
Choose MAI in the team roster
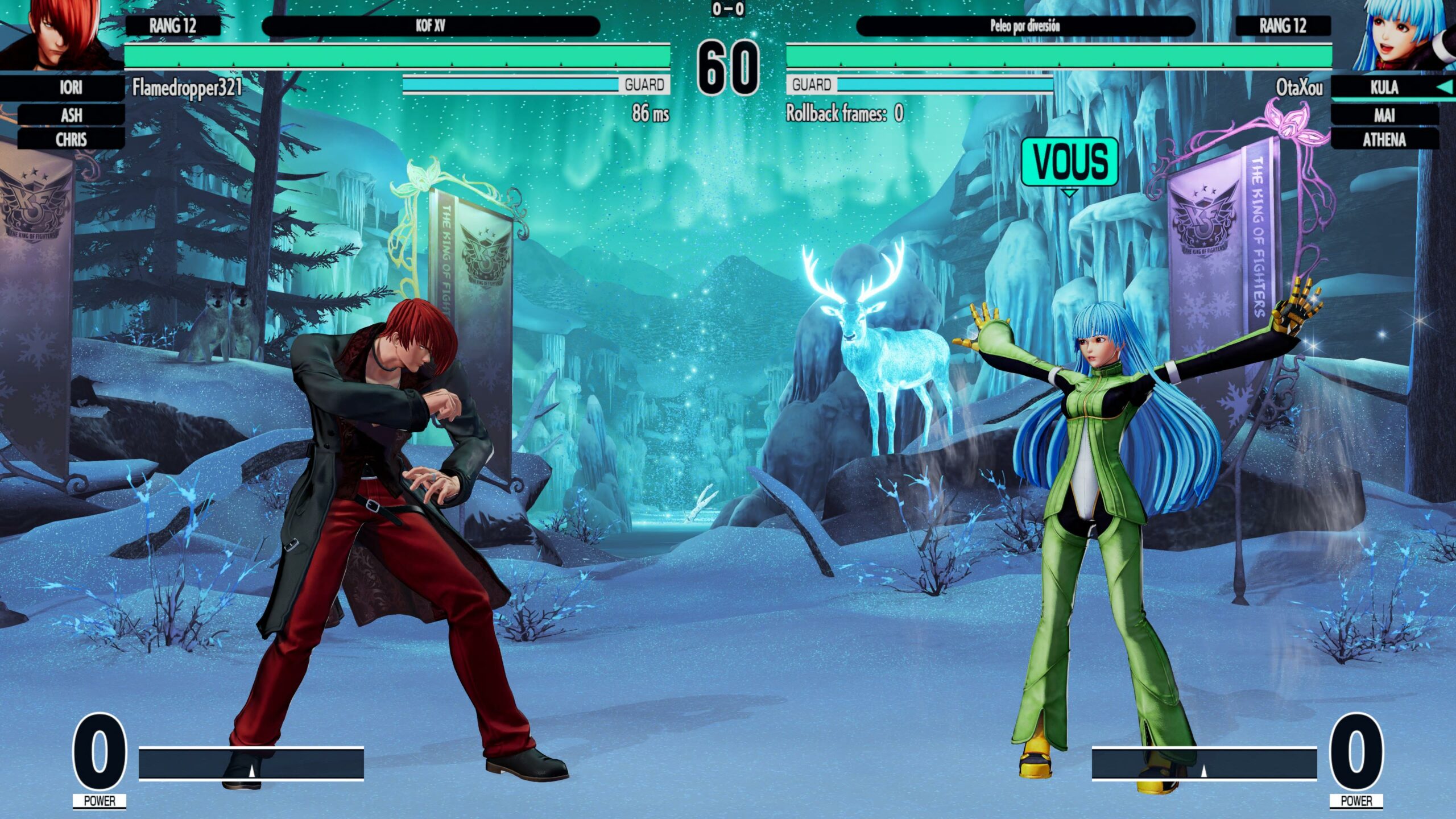tap(1384, 115)
